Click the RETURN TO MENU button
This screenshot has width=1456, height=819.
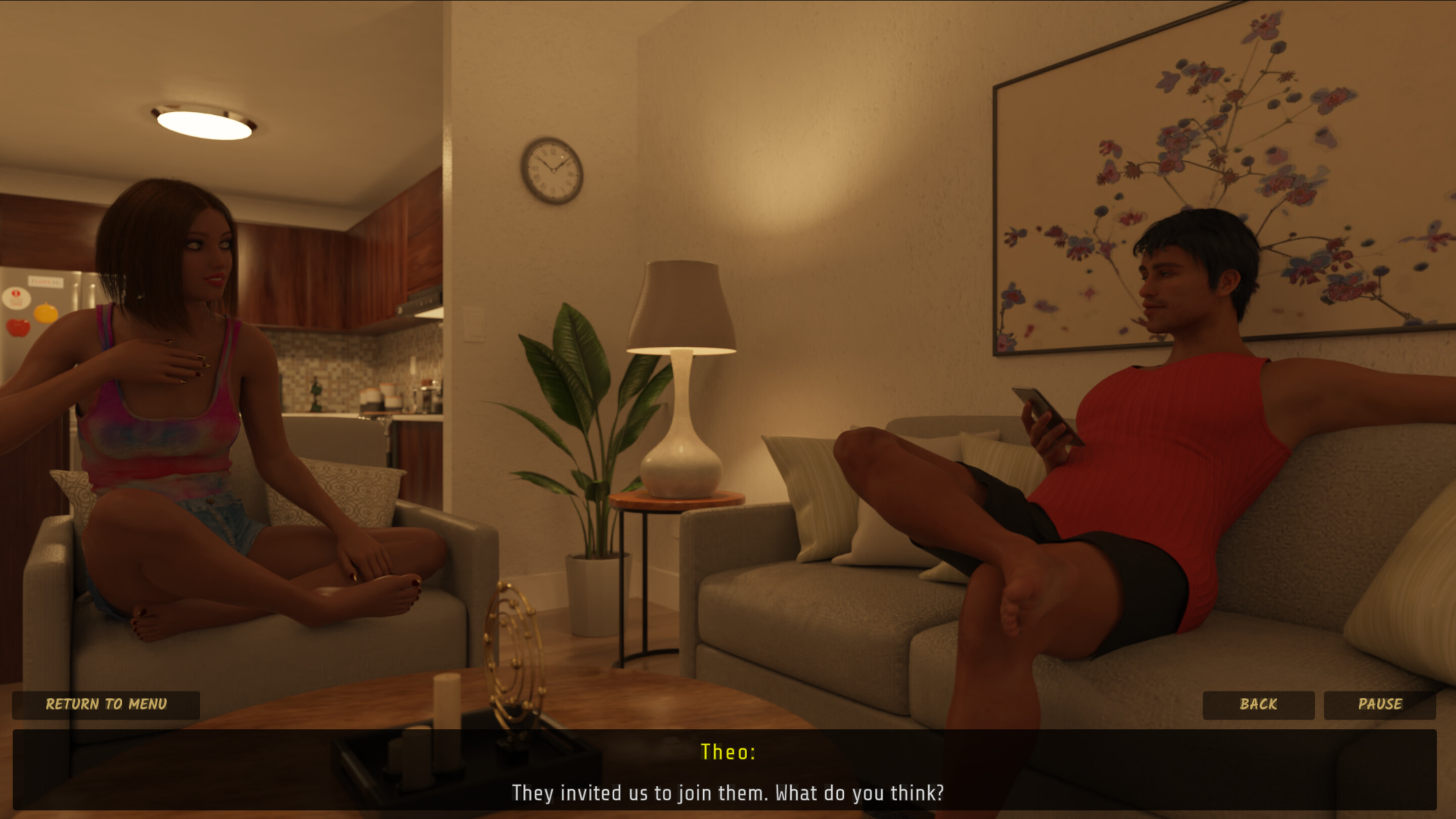(x=106, y=704)
